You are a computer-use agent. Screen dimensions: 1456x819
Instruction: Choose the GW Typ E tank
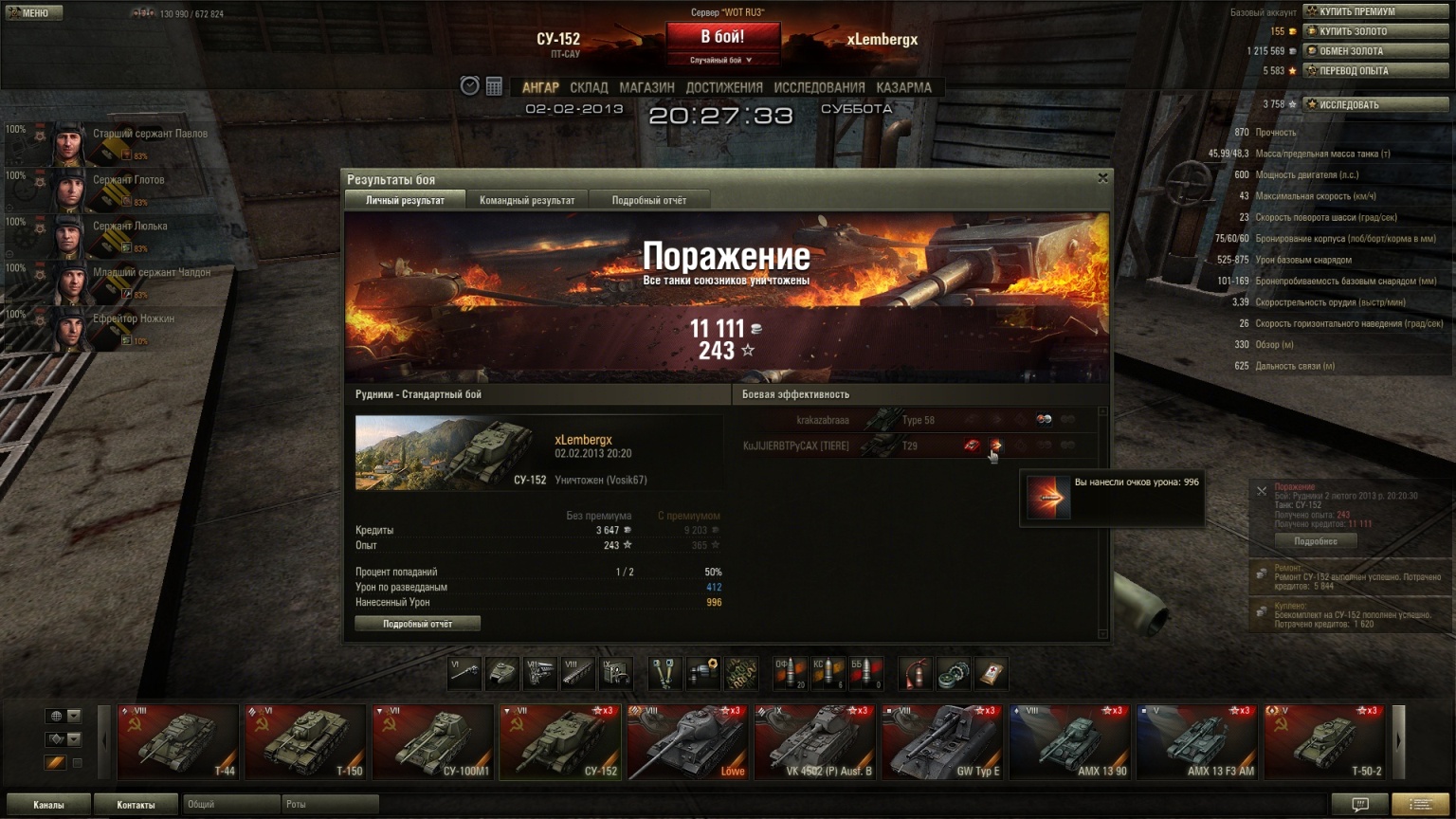tap(941, 742)
